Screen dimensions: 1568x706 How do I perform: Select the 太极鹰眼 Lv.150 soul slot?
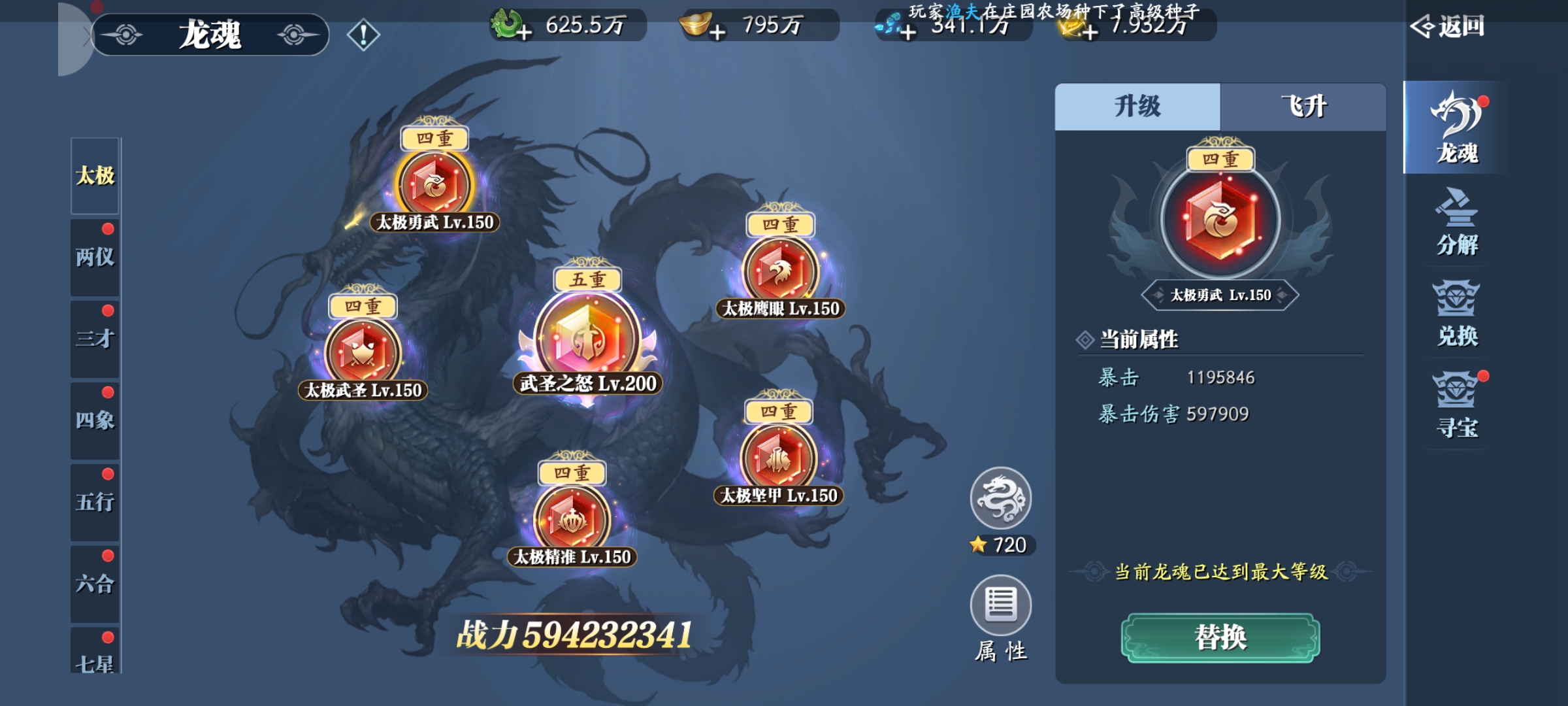780,271
